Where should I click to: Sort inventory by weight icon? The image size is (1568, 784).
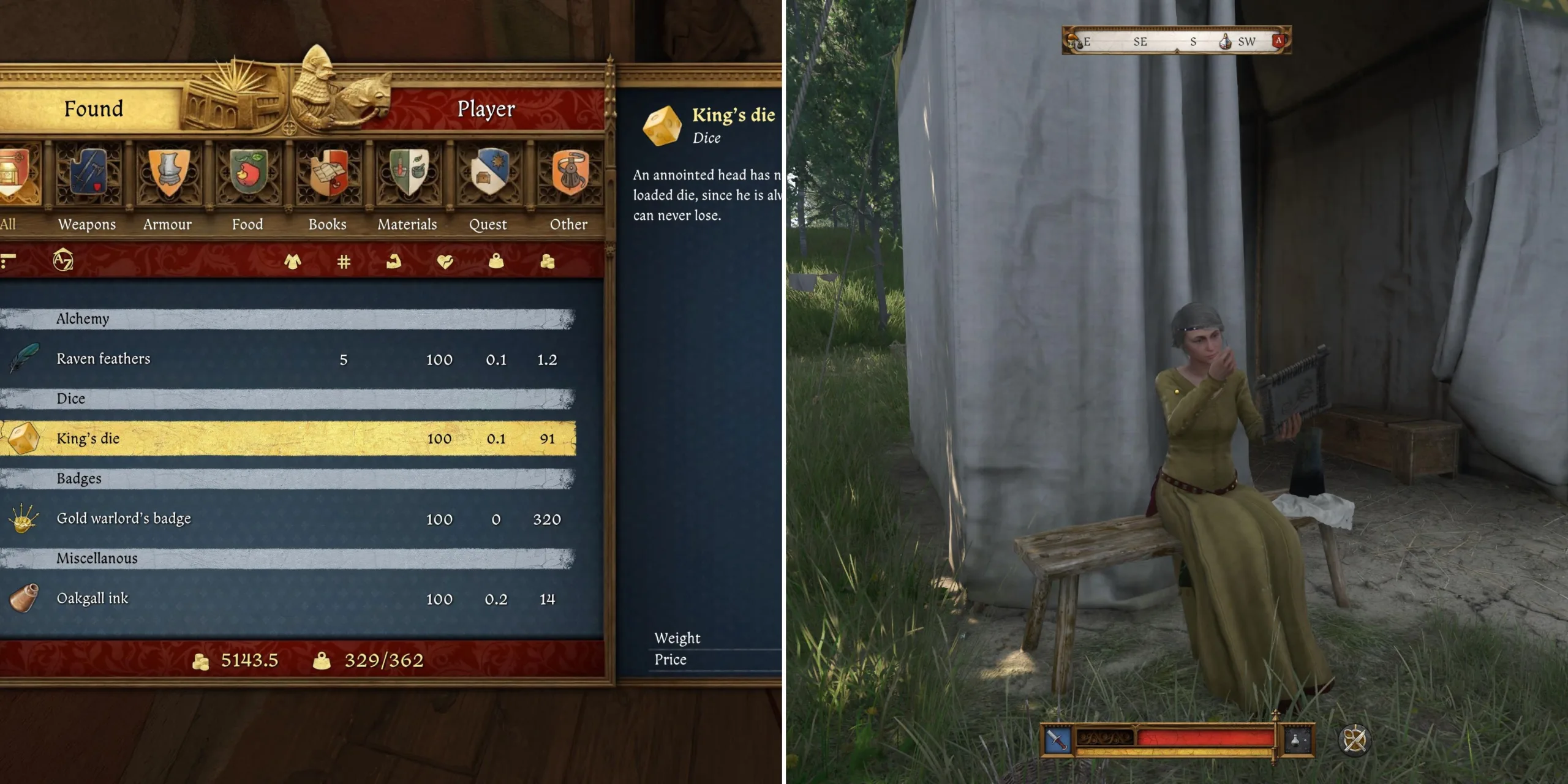(495, 262)
